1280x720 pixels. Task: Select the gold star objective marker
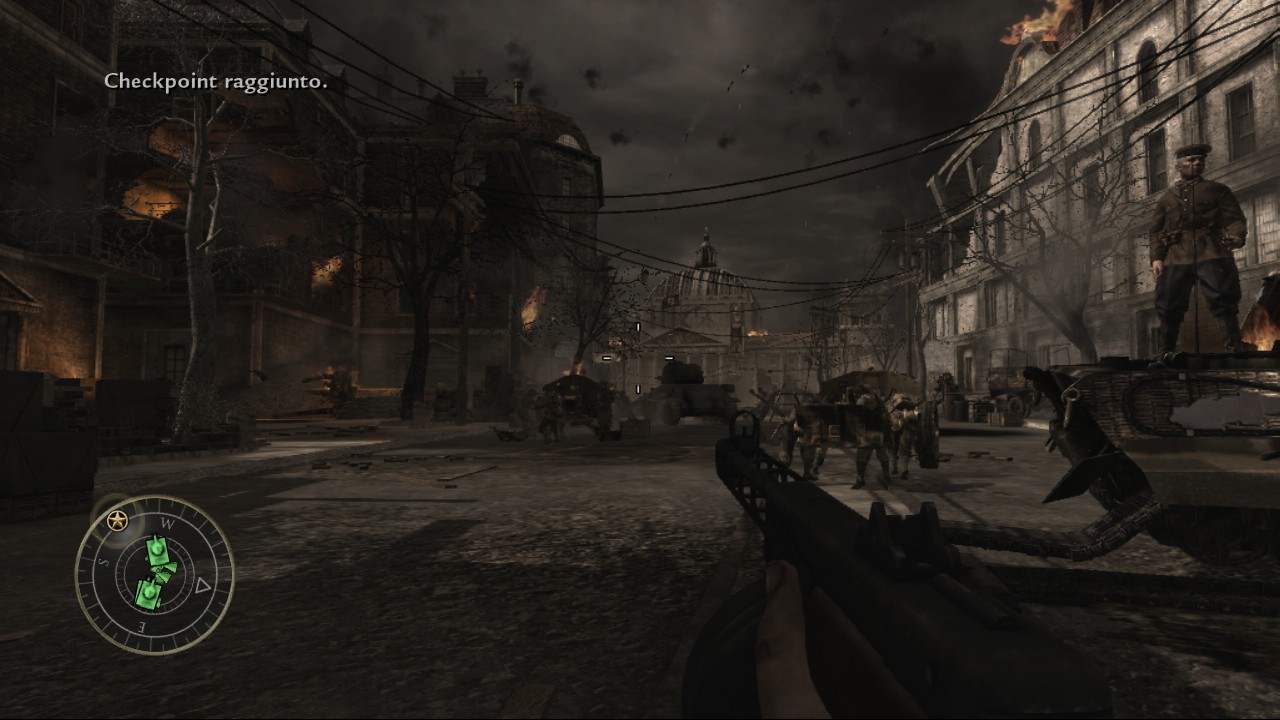[x=118, y=520]
